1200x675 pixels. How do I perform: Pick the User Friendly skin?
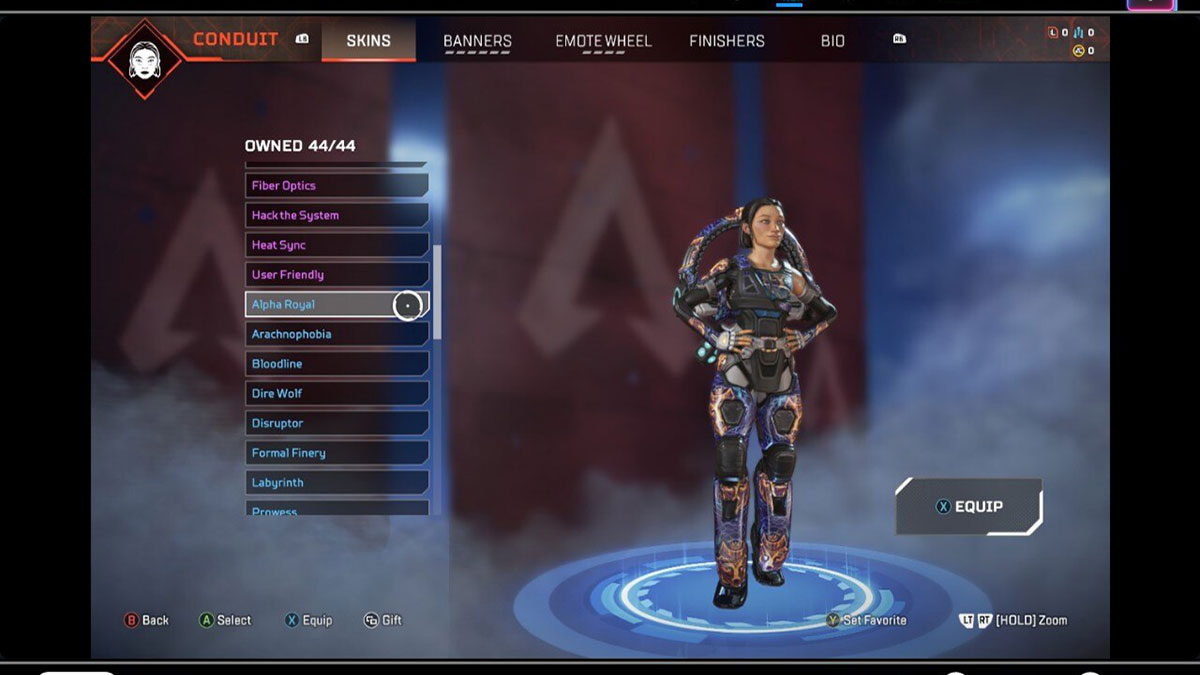(336, 275)
